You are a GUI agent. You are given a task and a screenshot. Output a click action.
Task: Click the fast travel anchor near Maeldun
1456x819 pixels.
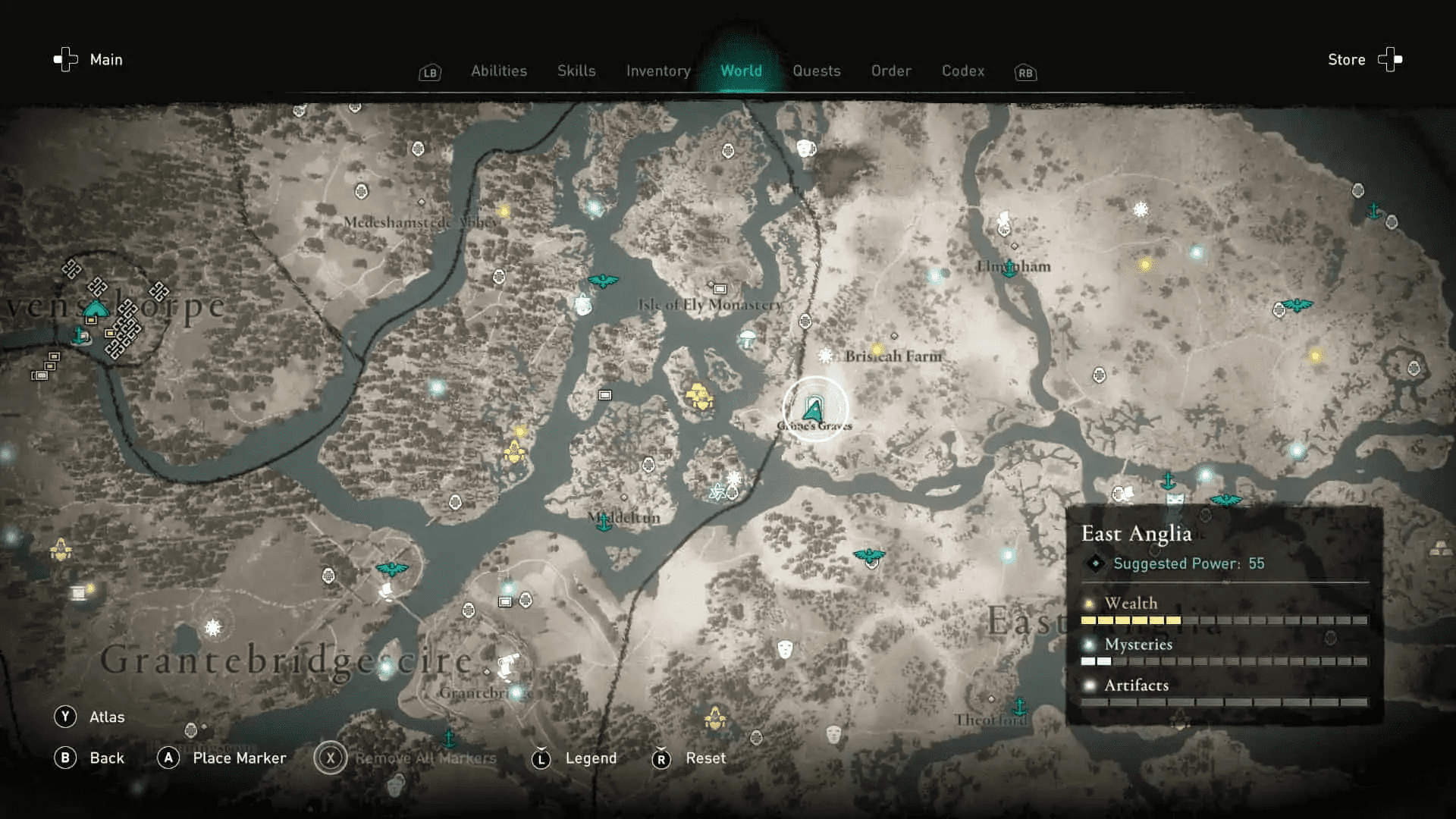pyautogui.click(x=604, y=521)
